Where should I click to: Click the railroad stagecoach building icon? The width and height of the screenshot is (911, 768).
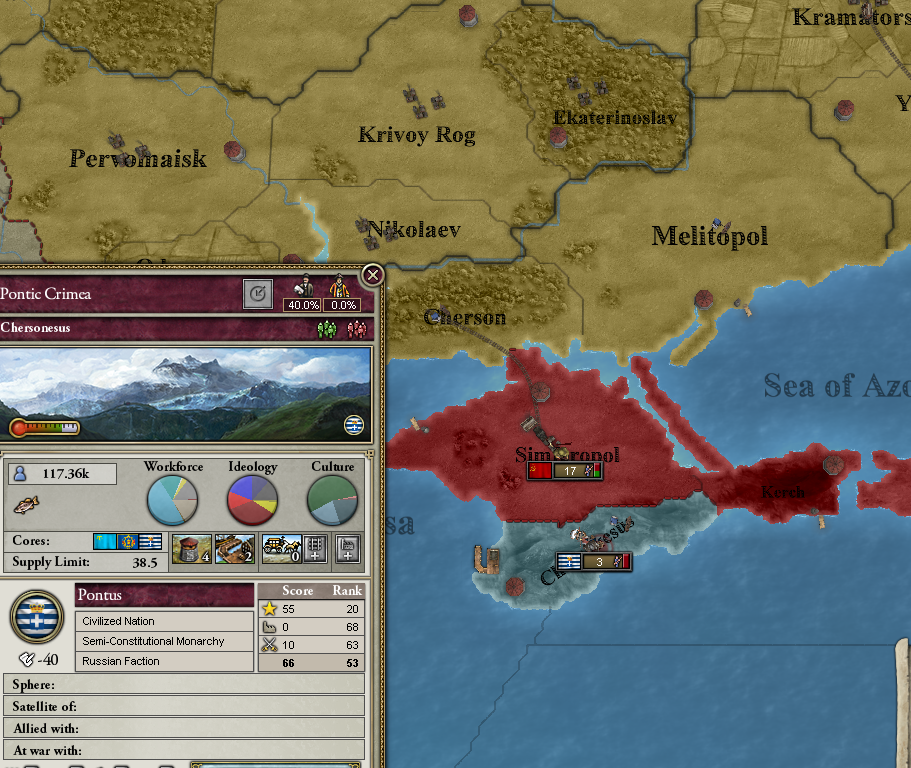[x=281, y=549]
